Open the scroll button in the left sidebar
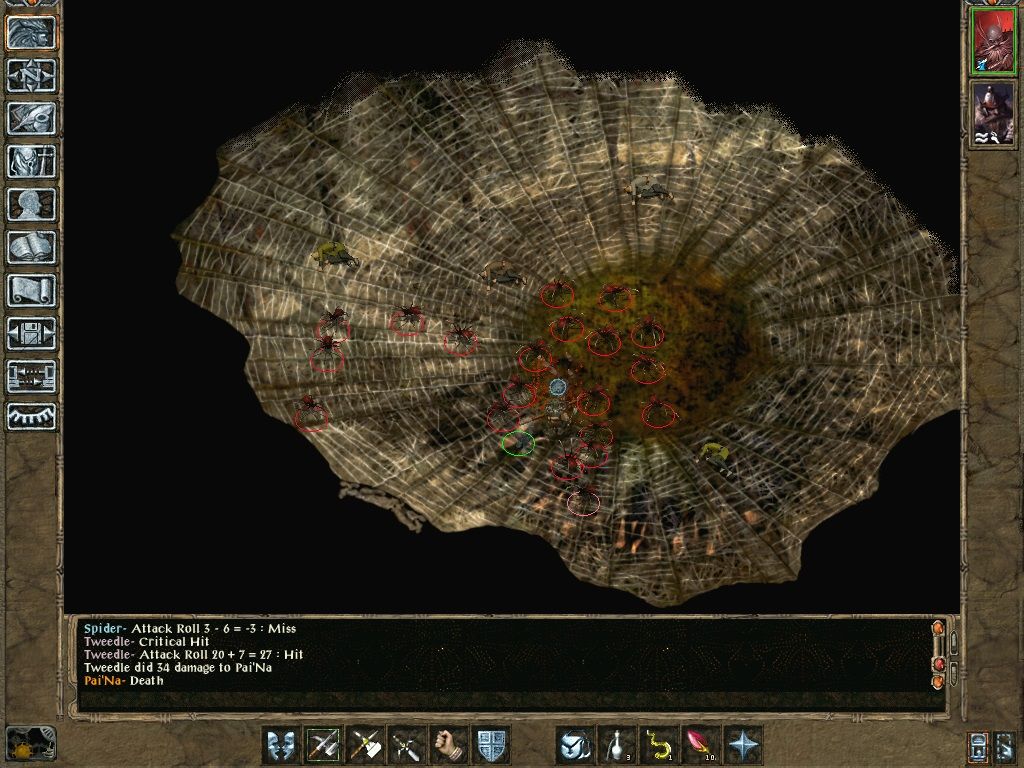 [31, 290]
